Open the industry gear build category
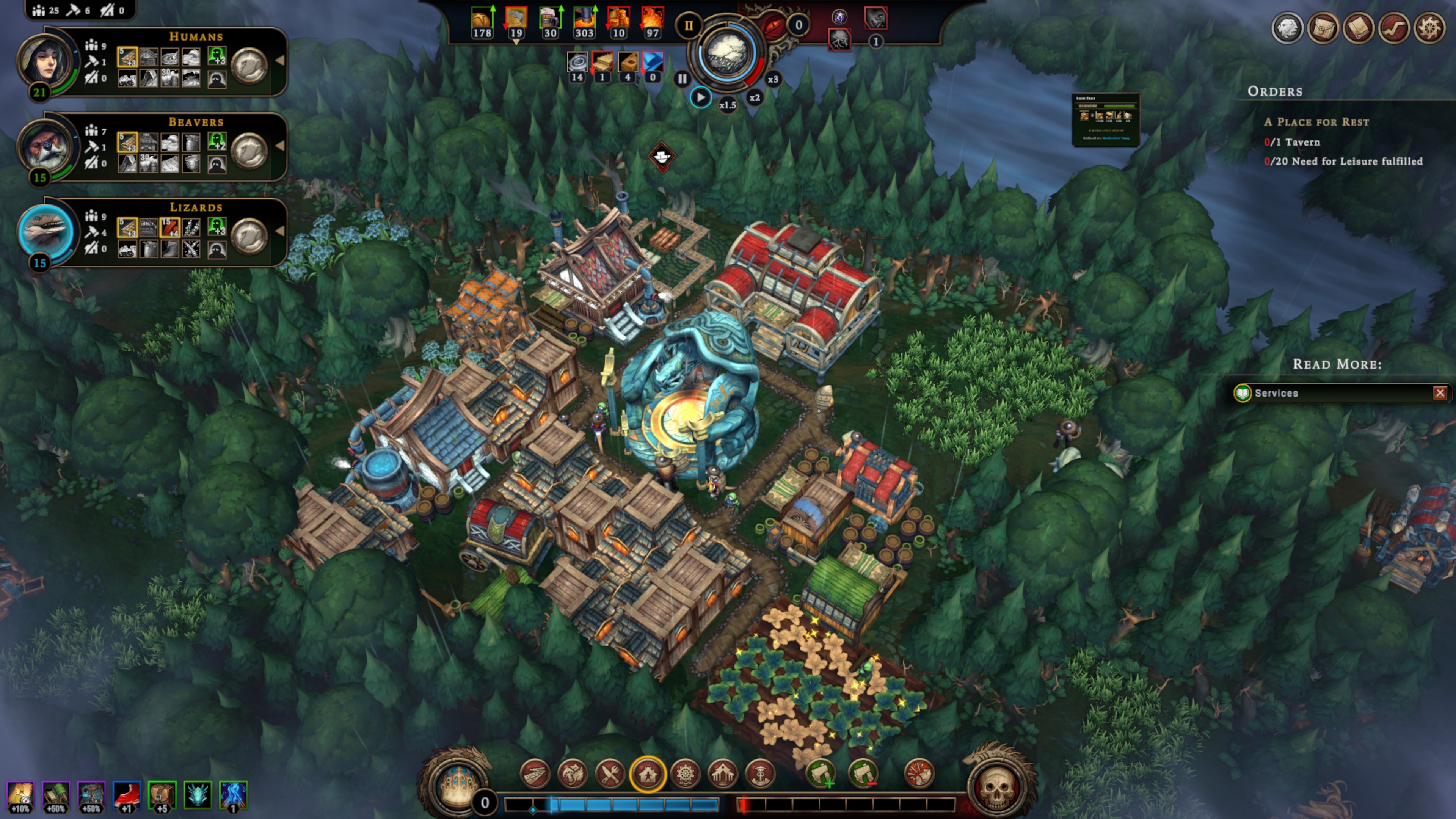 pos(685,774)
